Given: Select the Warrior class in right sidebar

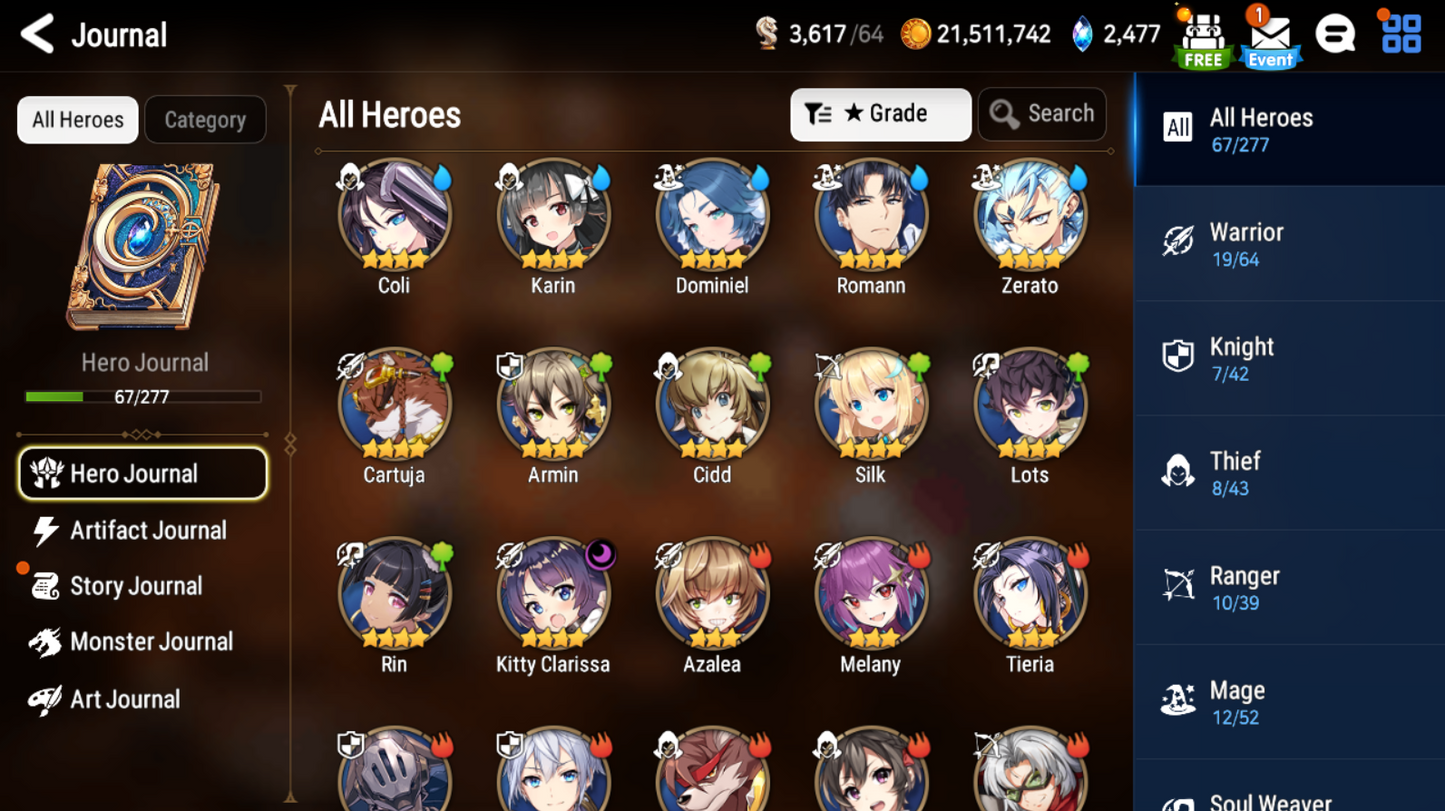Looking at the screenshot, I should (1289, 244).
